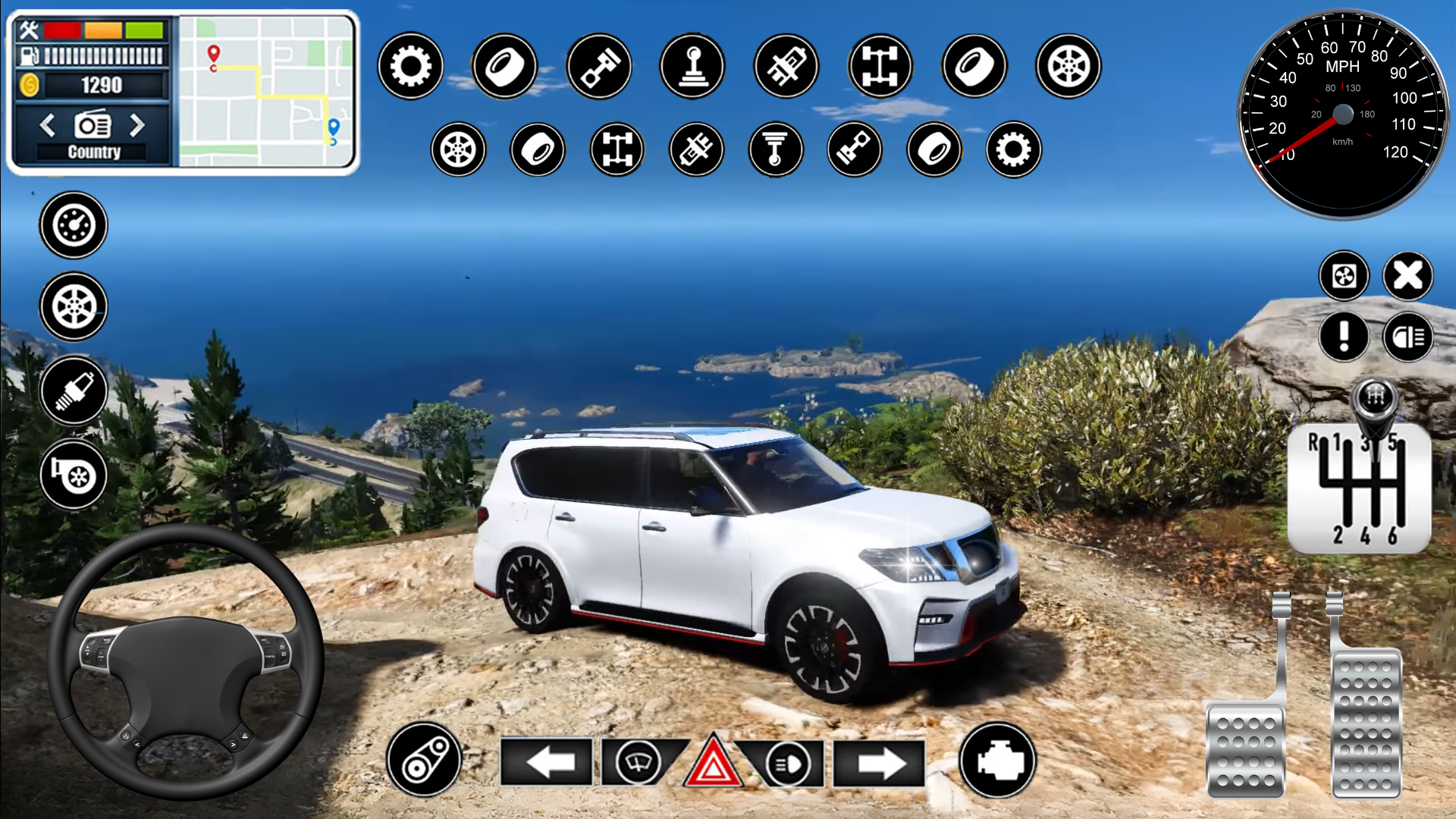Go back to the previous radio station
The width and height of the screenshot is (1456, 819).
[x=47, y=125]
